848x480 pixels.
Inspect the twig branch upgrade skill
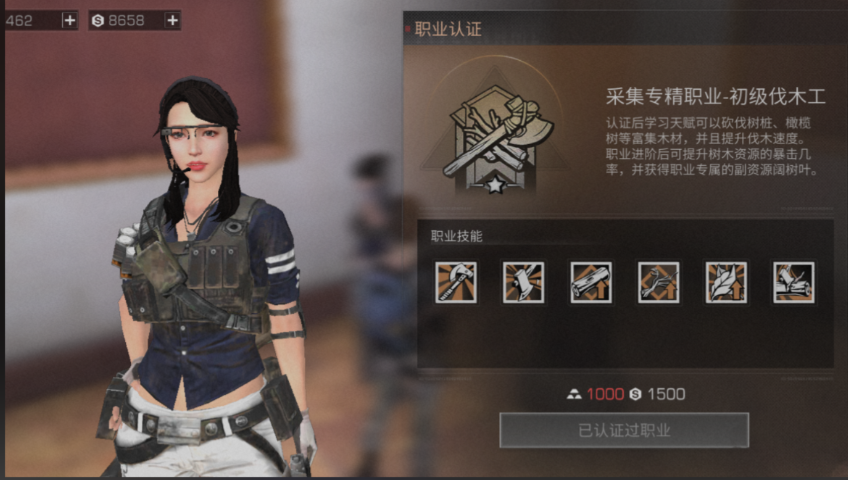[658, 282]
